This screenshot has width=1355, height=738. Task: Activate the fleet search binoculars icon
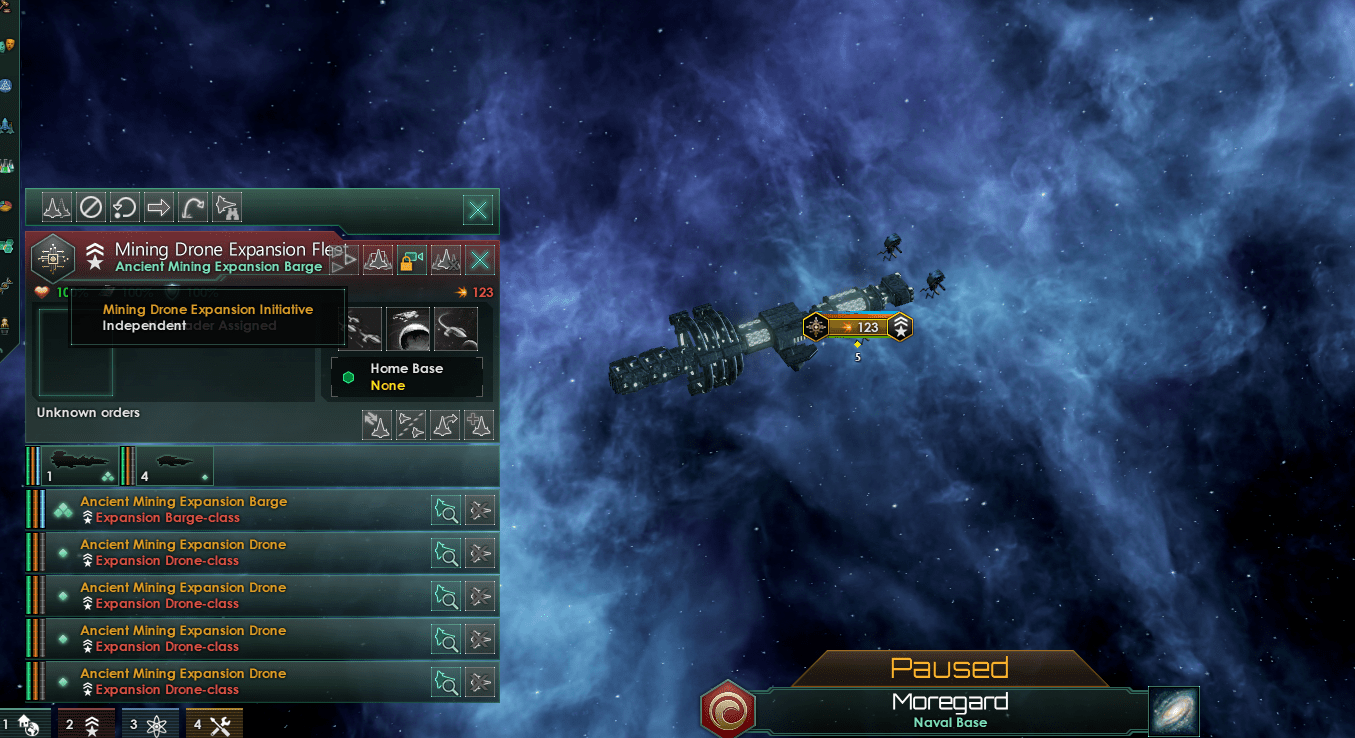(227, 207)
